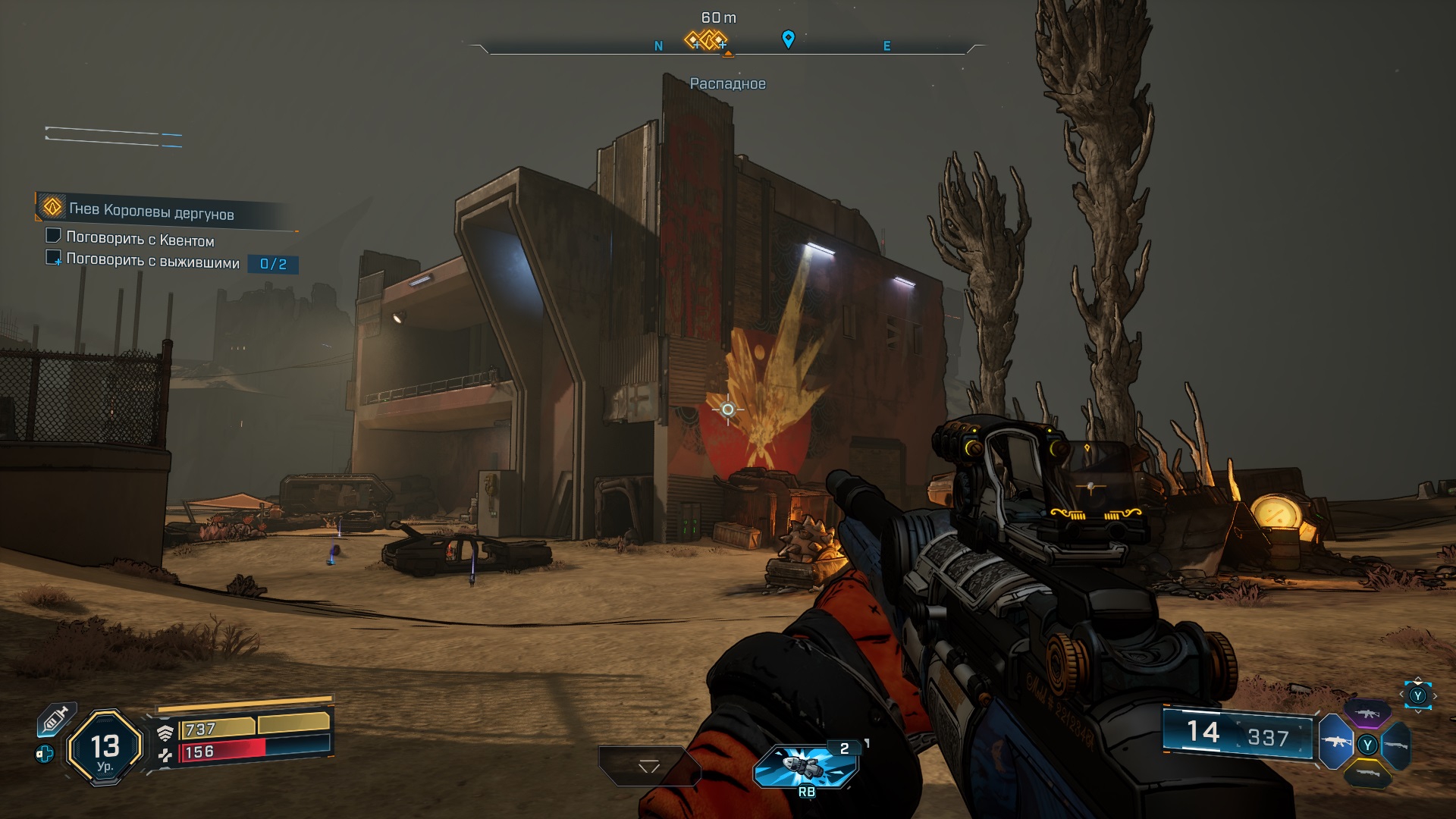Equip the blue-bordered shotgun weapon slot

(1397, 745)
